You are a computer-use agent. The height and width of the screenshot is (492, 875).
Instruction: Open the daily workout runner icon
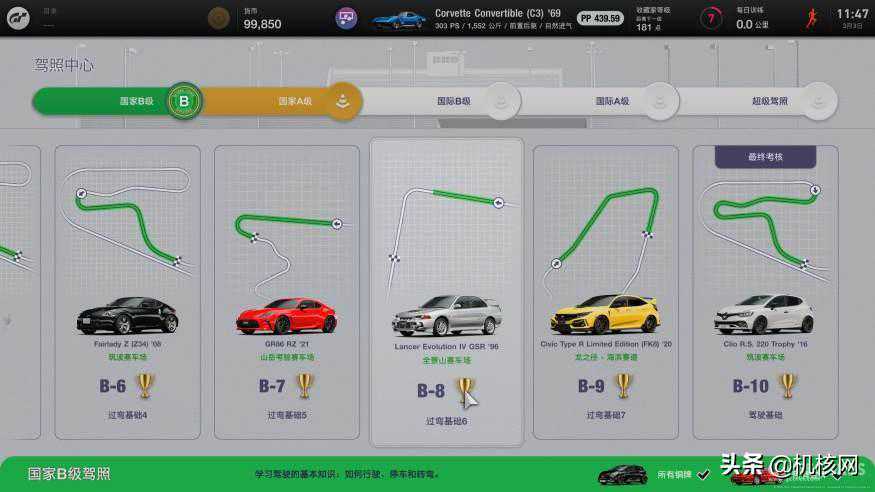coord(812,19)
